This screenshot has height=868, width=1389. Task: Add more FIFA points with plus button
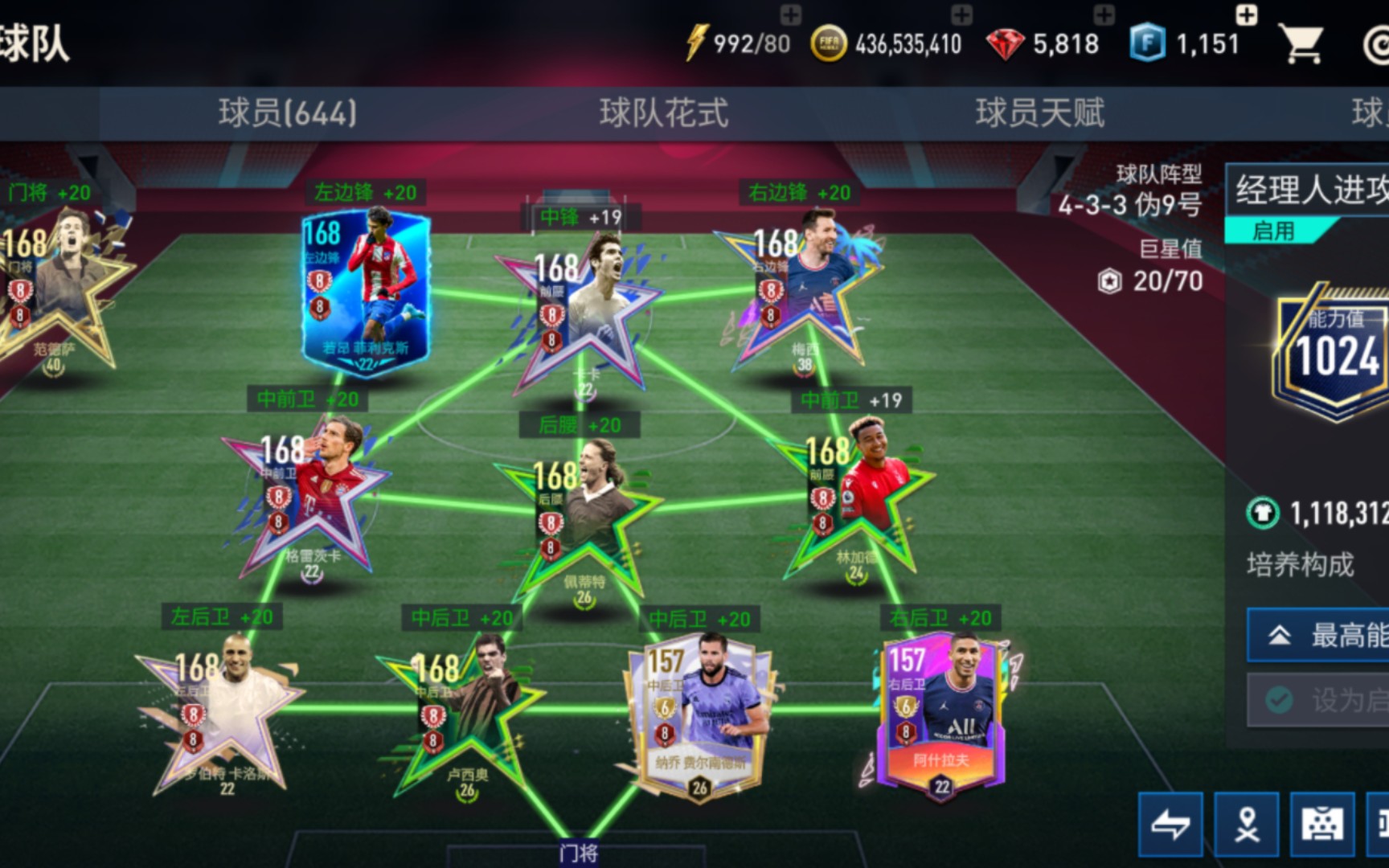[x=1246, y=14]
